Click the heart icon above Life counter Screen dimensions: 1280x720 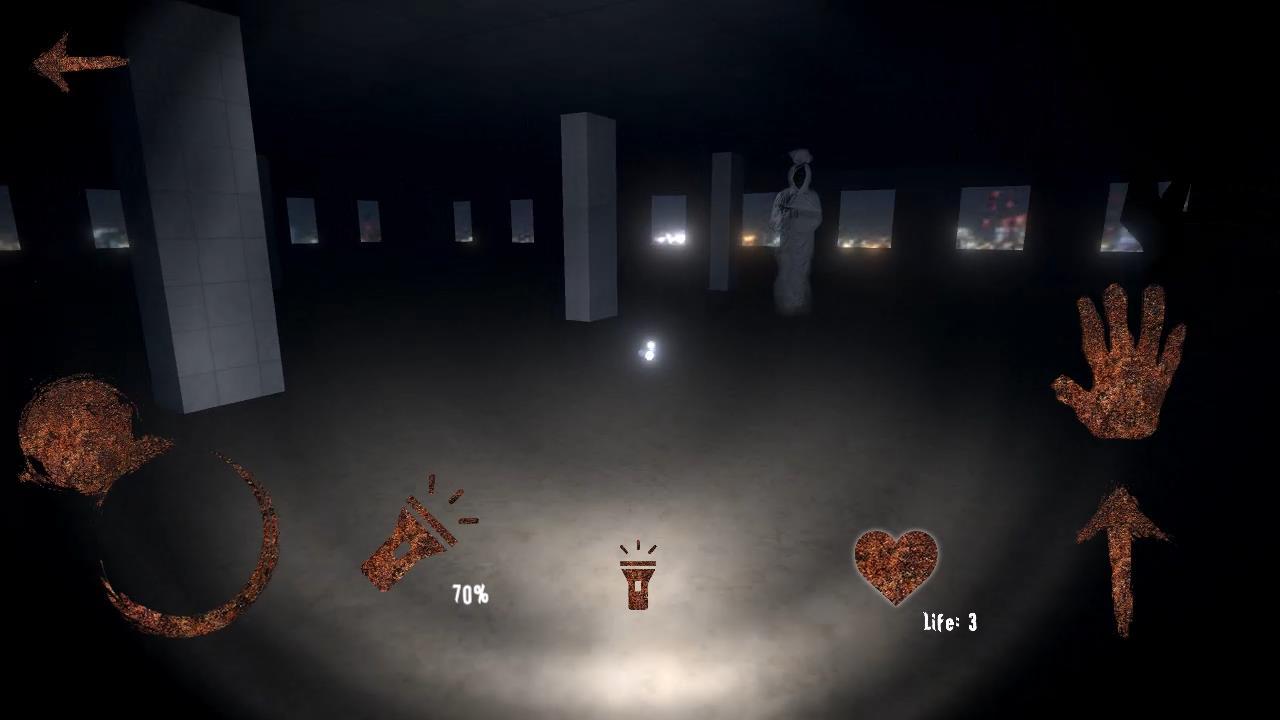(895, 567)
